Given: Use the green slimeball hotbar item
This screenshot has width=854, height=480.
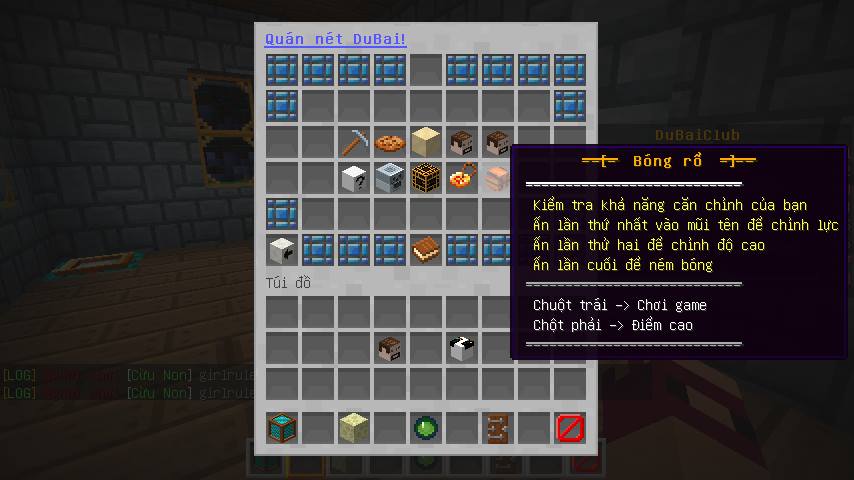Looking at the screenshot, I should pos(426,428).
